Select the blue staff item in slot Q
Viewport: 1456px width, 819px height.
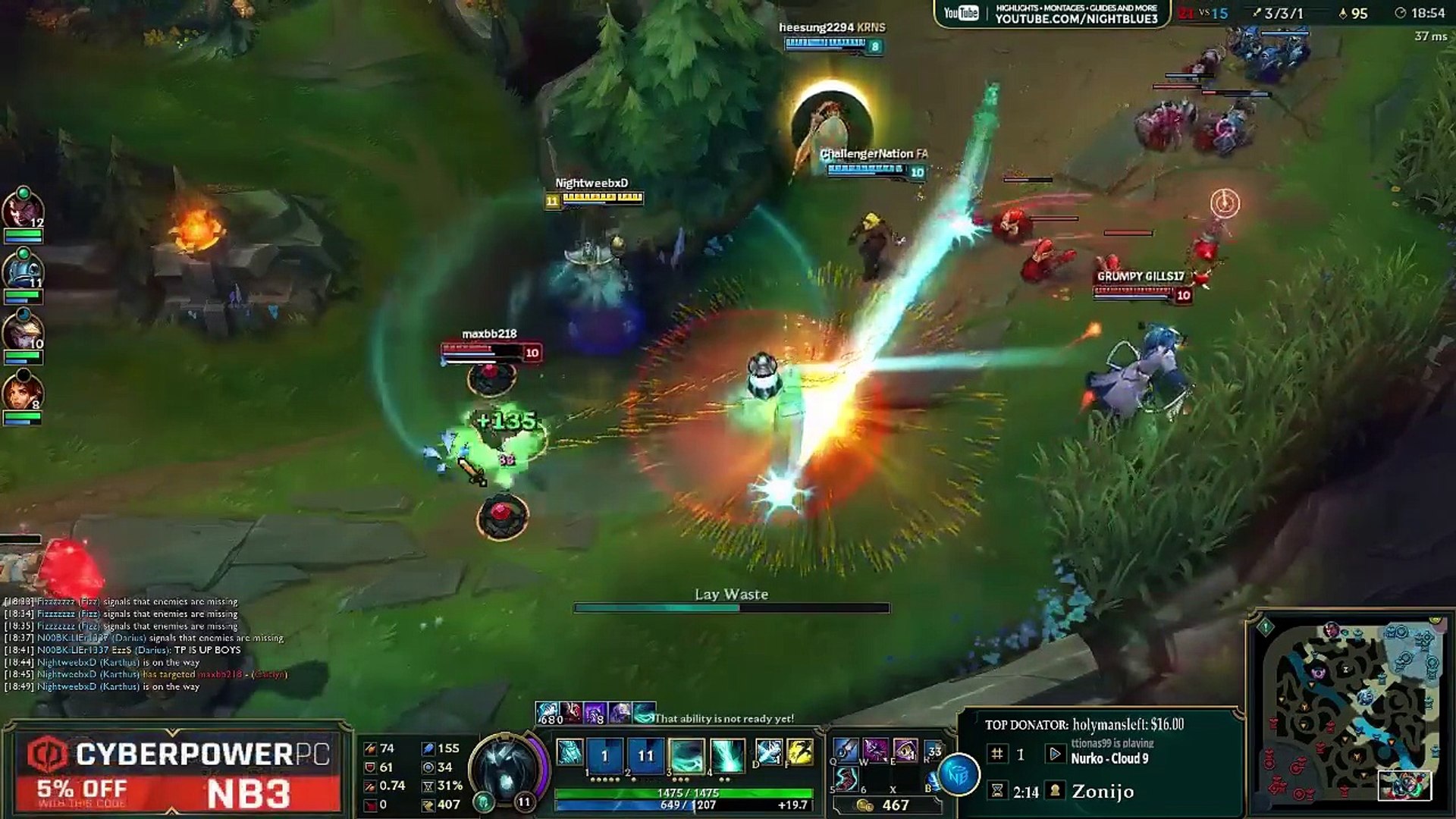(x=846, y=751)
